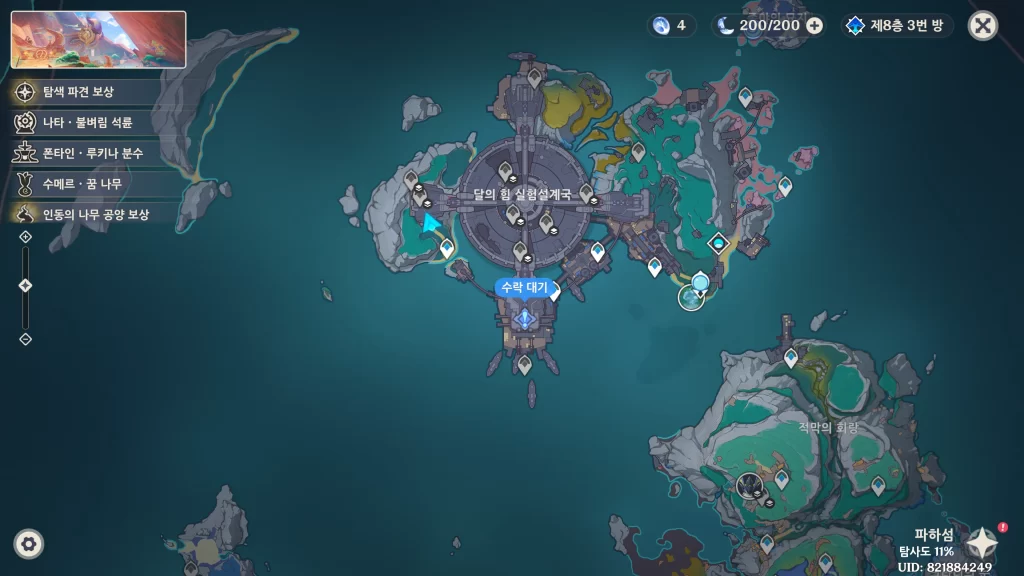Open map settings gear icon
Viewport: 1024px width, 576px height.
[29, 543]
